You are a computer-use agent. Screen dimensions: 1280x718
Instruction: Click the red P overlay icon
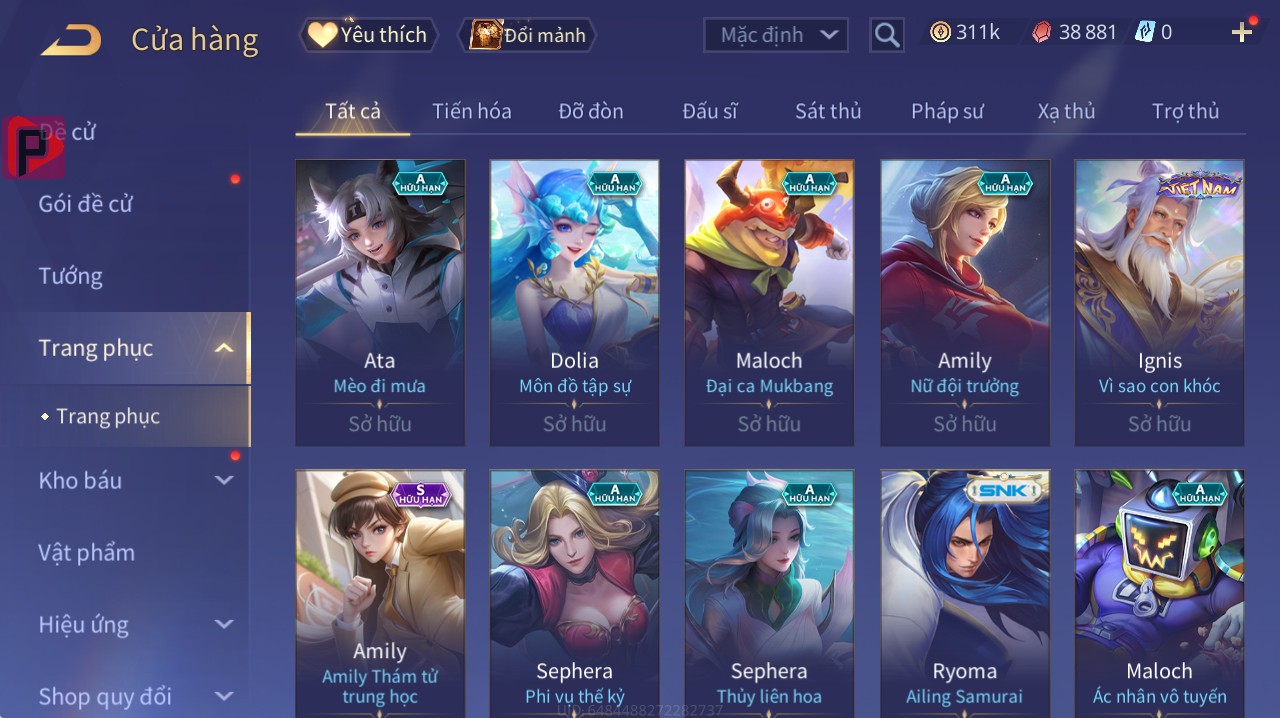pos(32,147)
